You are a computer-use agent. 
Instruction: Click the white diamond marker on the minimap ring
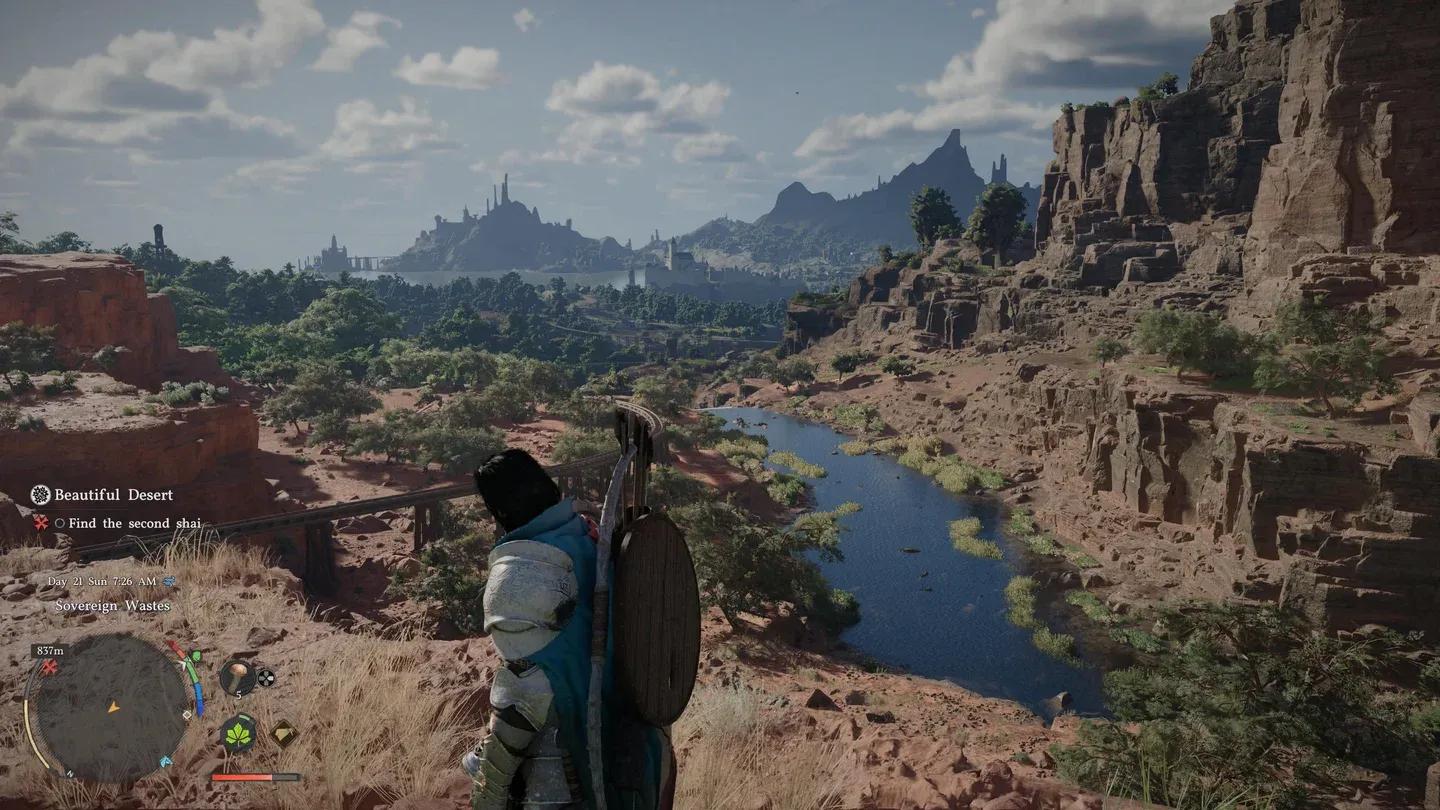point(187,714)
